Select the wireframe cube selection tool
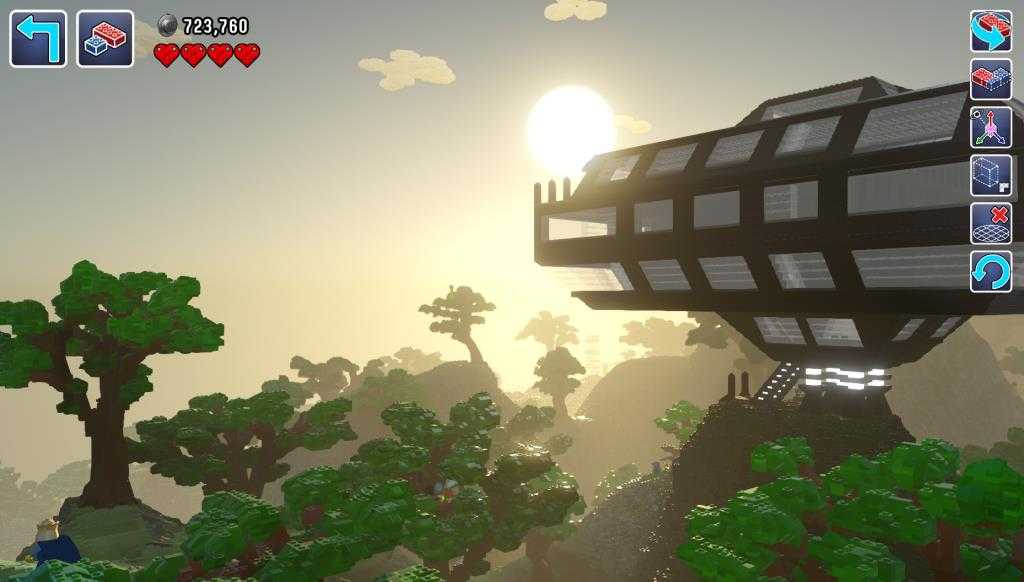 (990, 175)
